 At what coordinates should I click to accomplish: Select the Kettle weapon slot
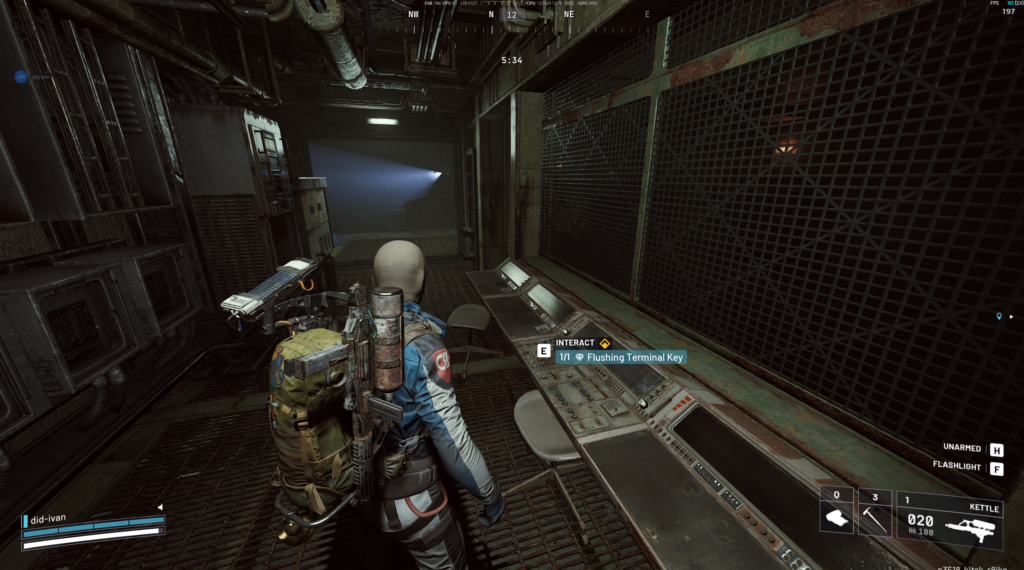tap(948, 520)
